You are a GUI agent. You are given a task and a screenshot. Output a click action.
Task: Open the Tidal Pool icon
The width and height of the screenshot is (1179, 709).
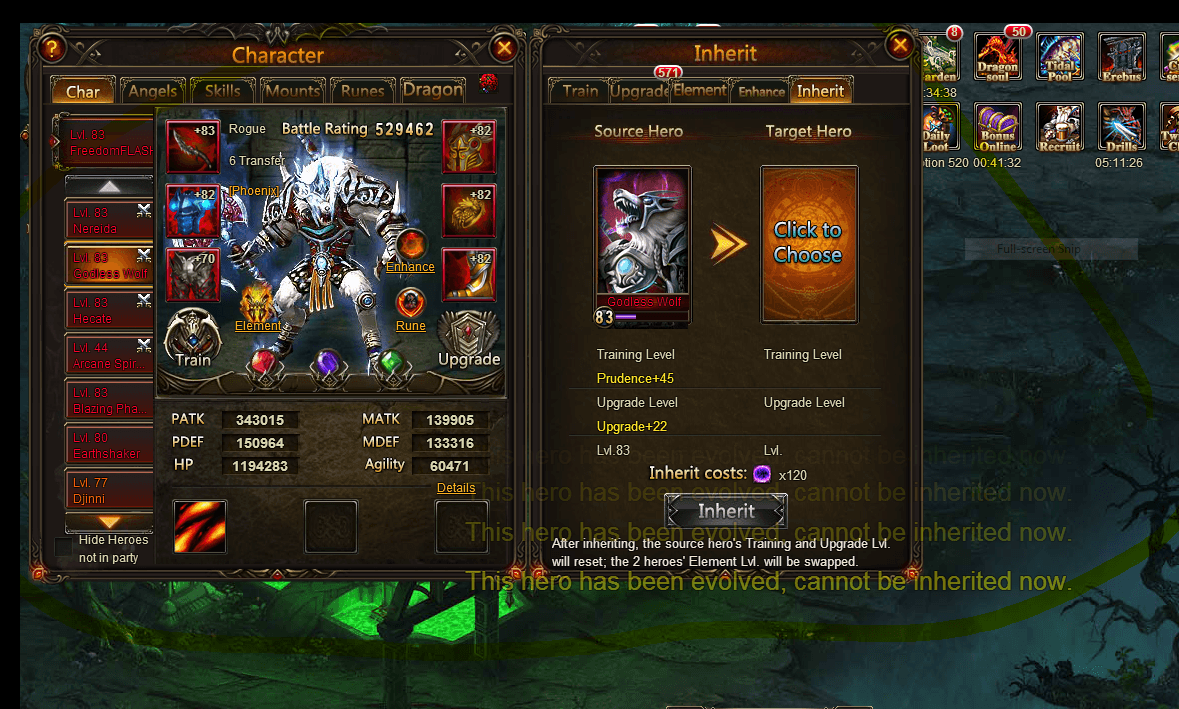1059,56
